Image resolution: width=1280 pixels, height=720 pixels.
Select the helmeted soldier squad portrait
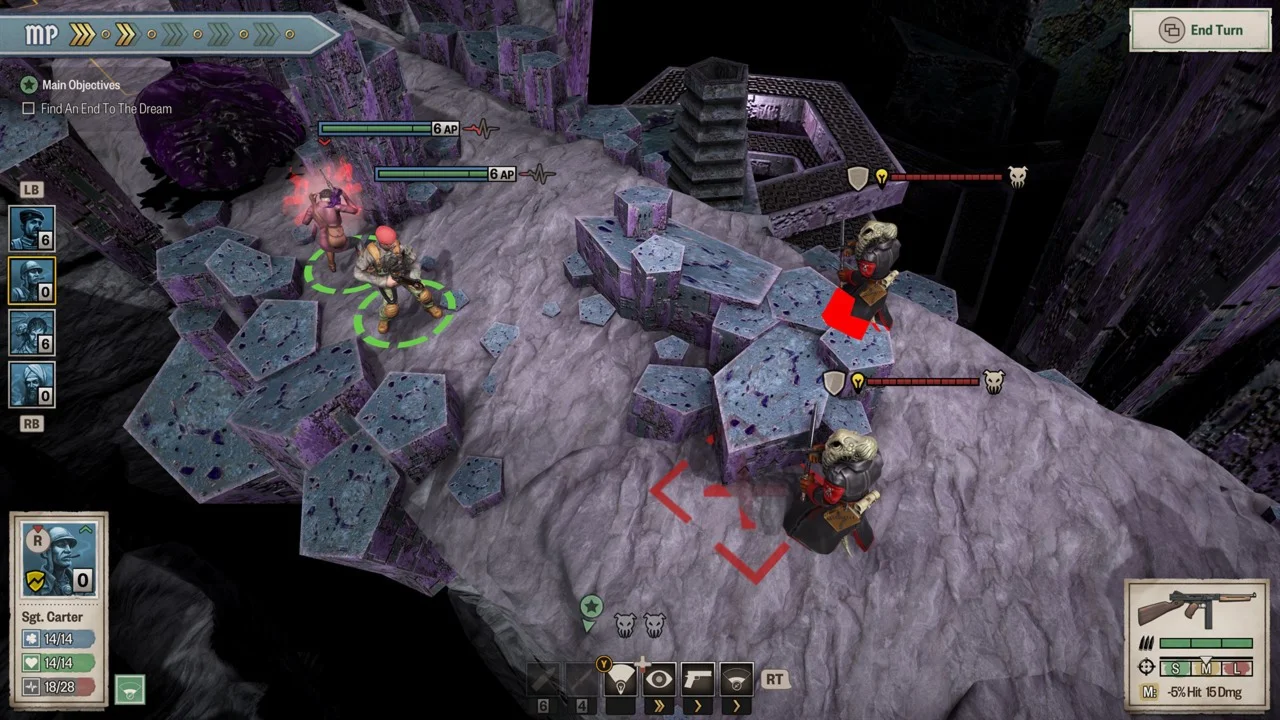click(x=32, y=281)
